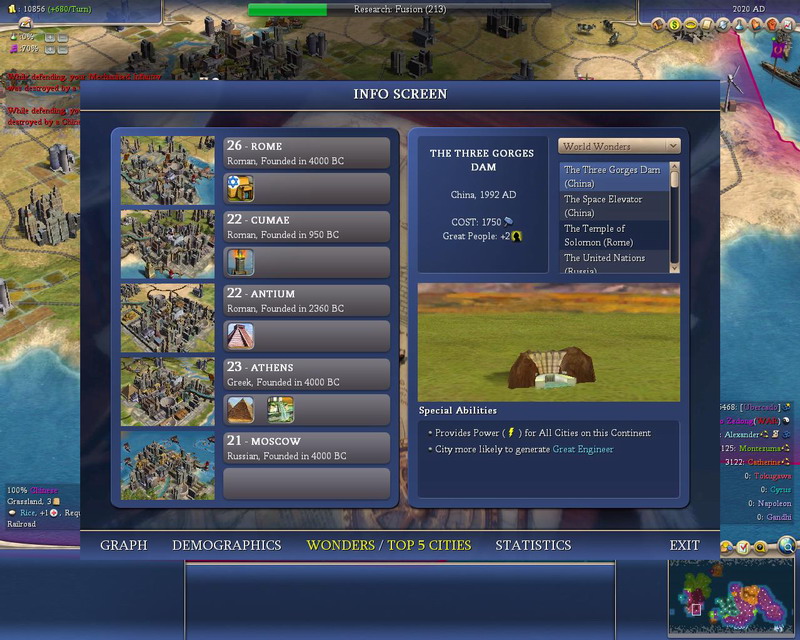Screen dimensions: 800x640
Task: Select the Moscow city entry
Action: click(307, 448)
